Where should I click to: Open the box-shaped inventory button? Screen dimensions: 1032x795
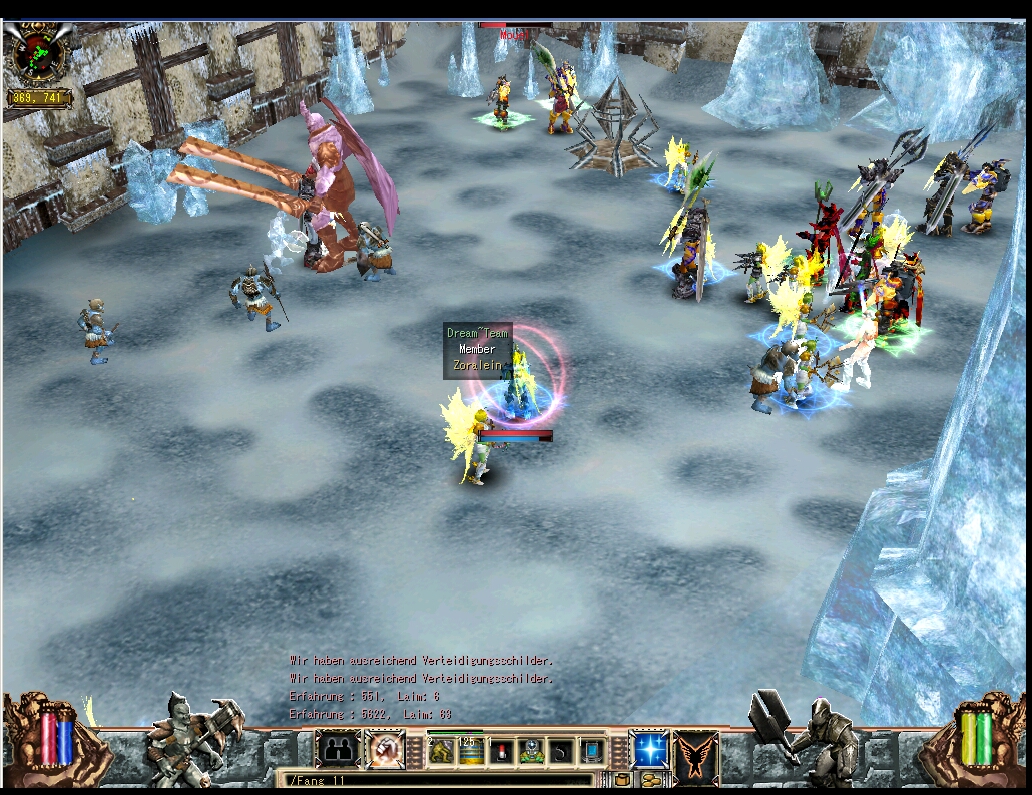(x=621, y=780)
